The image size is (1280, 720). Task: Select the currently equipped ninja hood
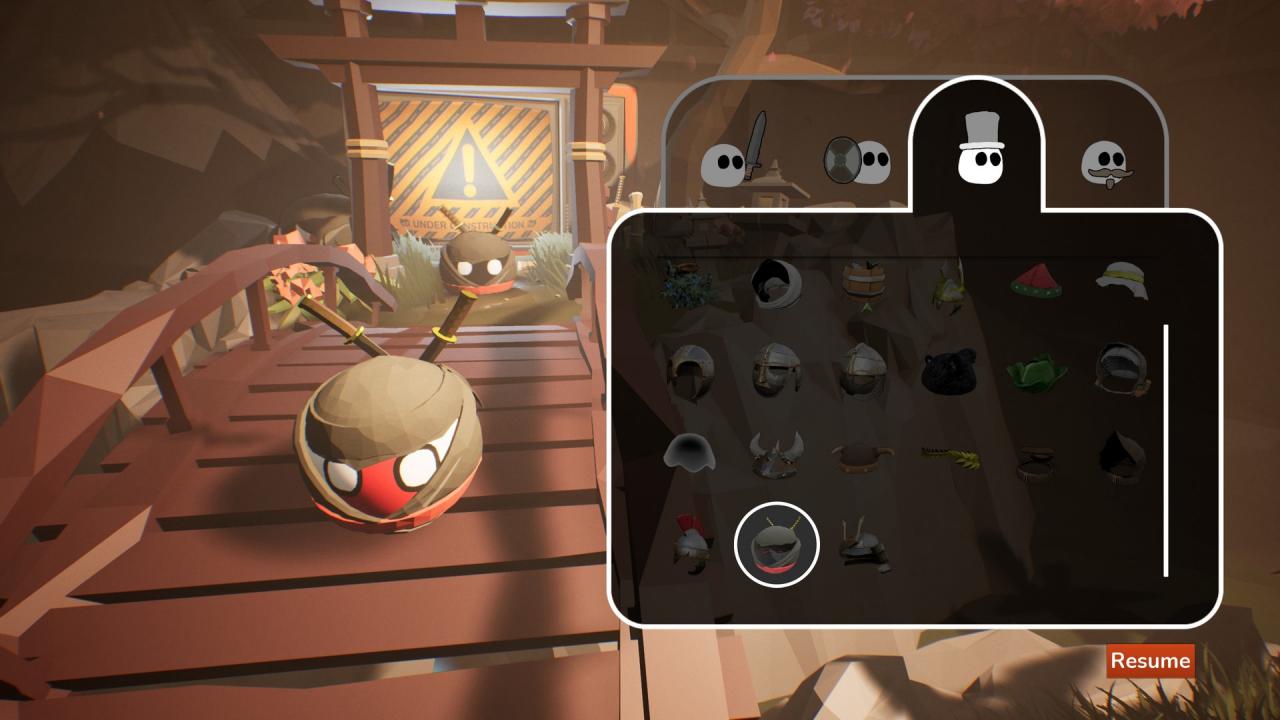tap(777, 543)
